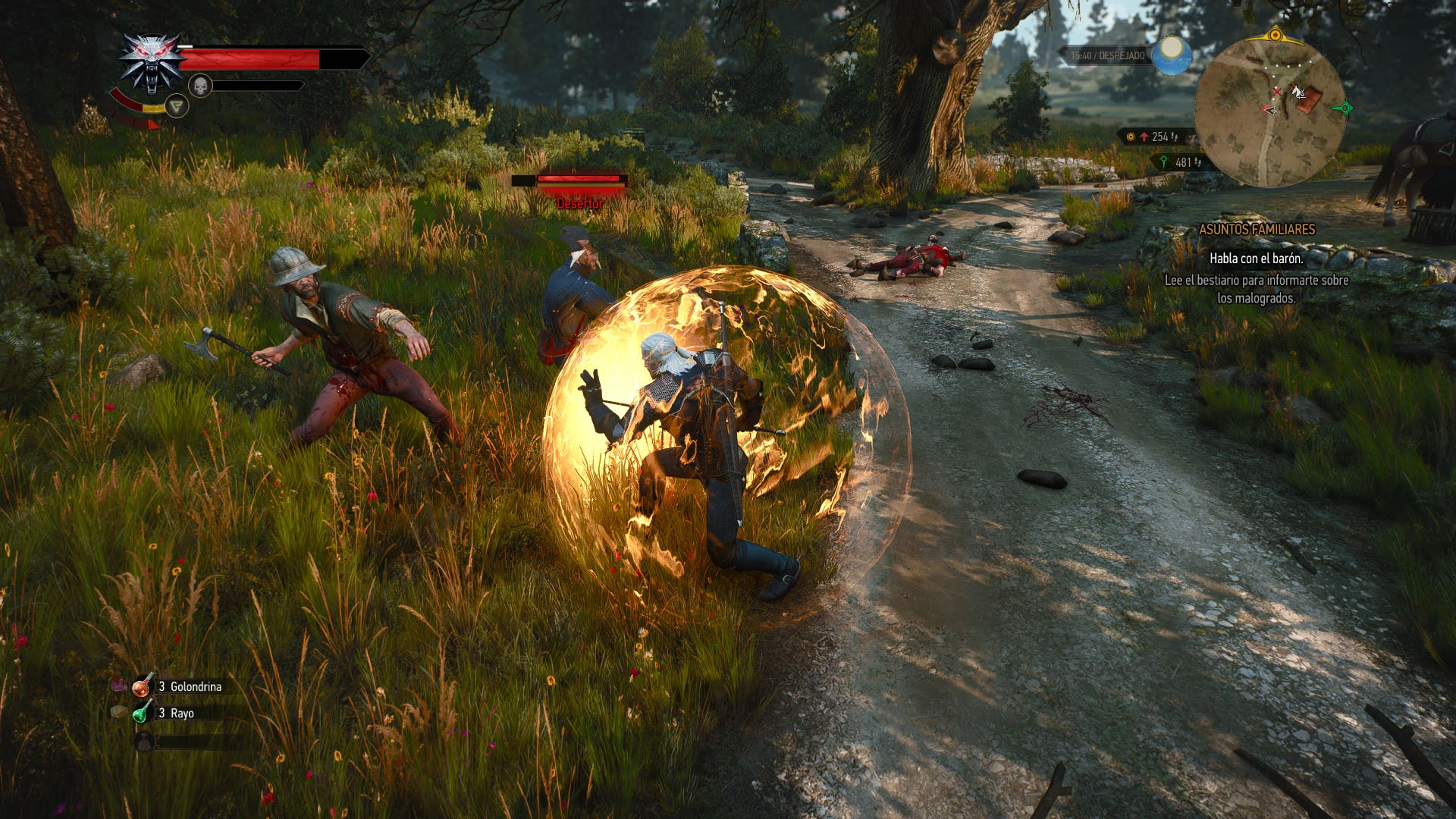Viewport: 1456px width, 819px height.
Task: Click the skull toxicity icon
Action: coord(200,86)
